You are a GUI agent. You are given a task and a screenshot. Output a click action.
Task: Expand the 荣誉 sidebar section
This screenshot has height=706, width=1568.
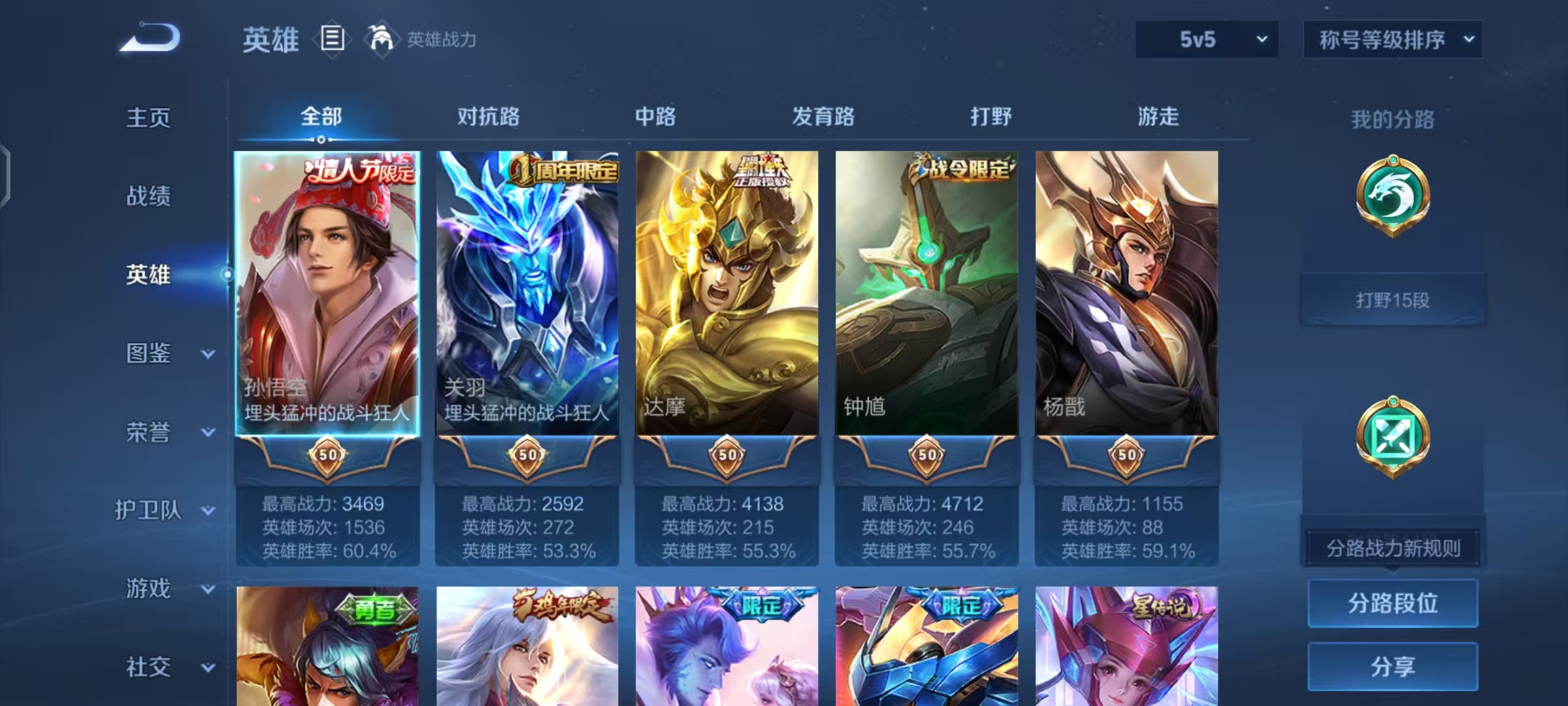(x=157, y=431)
